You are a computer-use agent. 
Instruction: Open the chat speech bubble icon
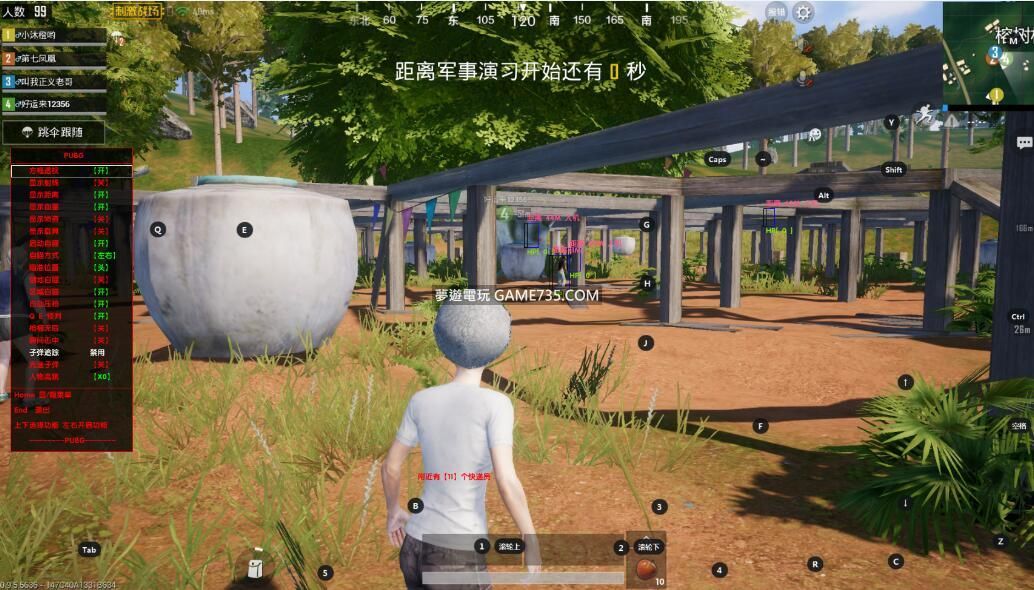point(1023,143)
